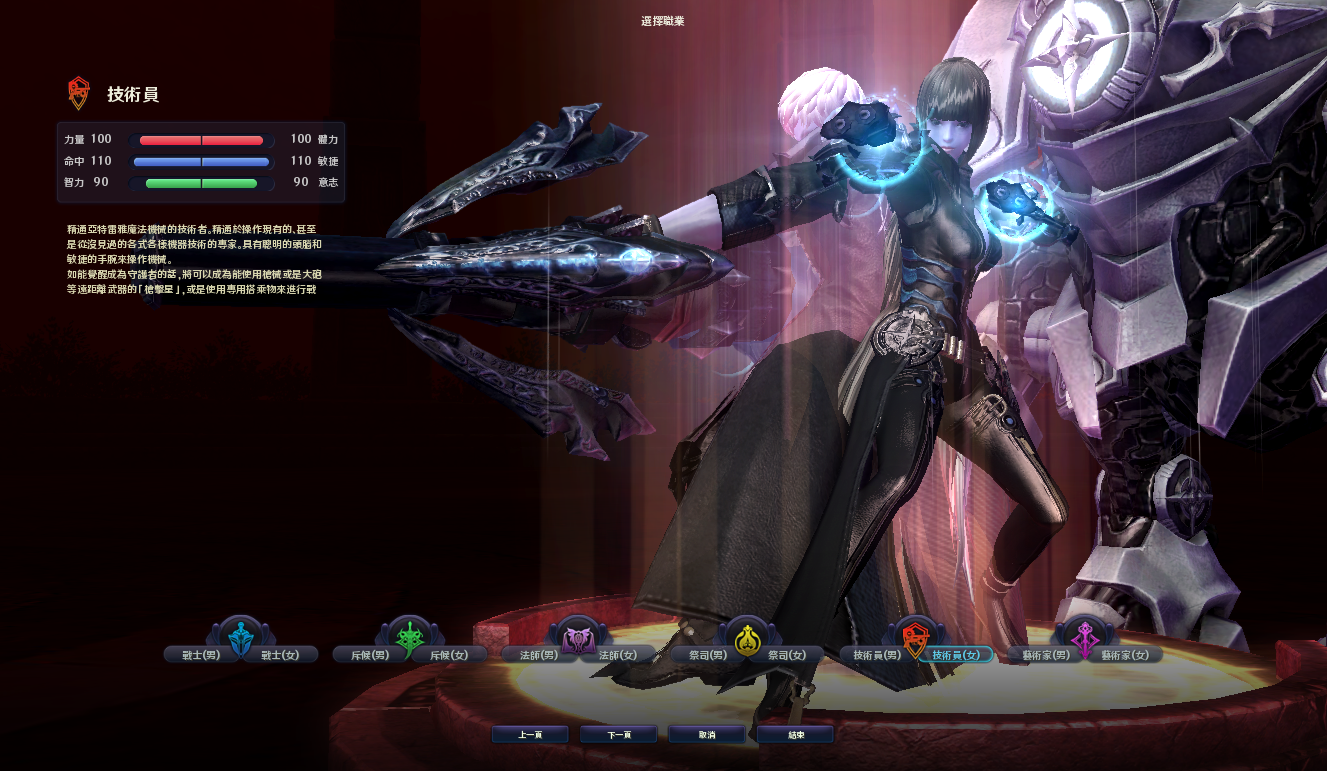This screenshot has width=1327, height=771.
Task: Pick the female Mage class 法師(女)
Action: [619, 655]
